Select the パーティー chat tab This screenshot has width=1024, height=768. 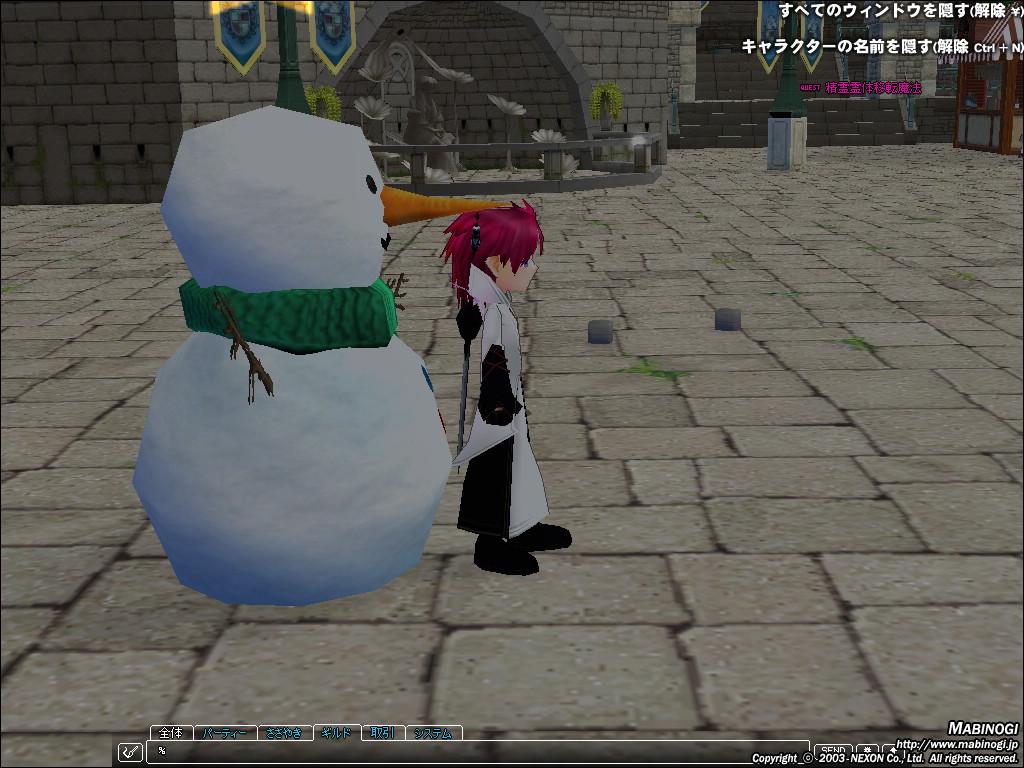coord(225,733)
